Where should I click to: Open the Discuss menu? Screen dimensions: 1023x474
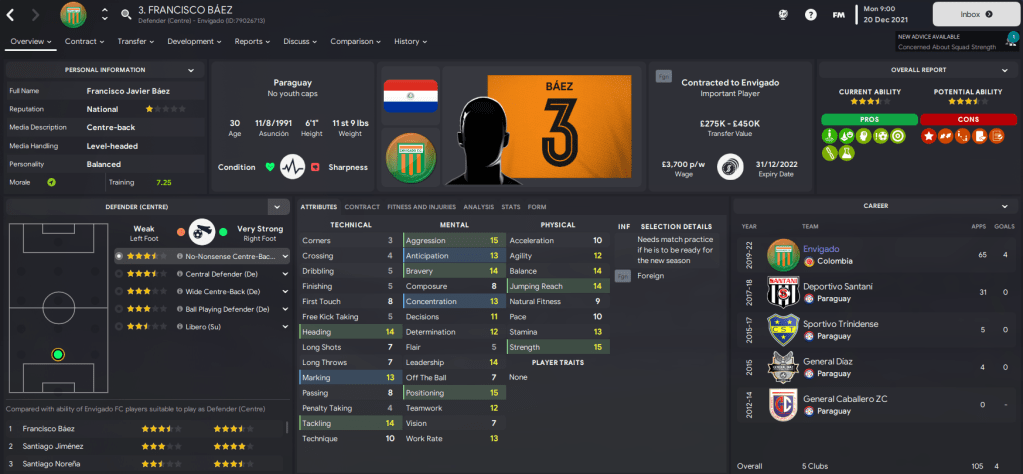[x=300, y=42]
